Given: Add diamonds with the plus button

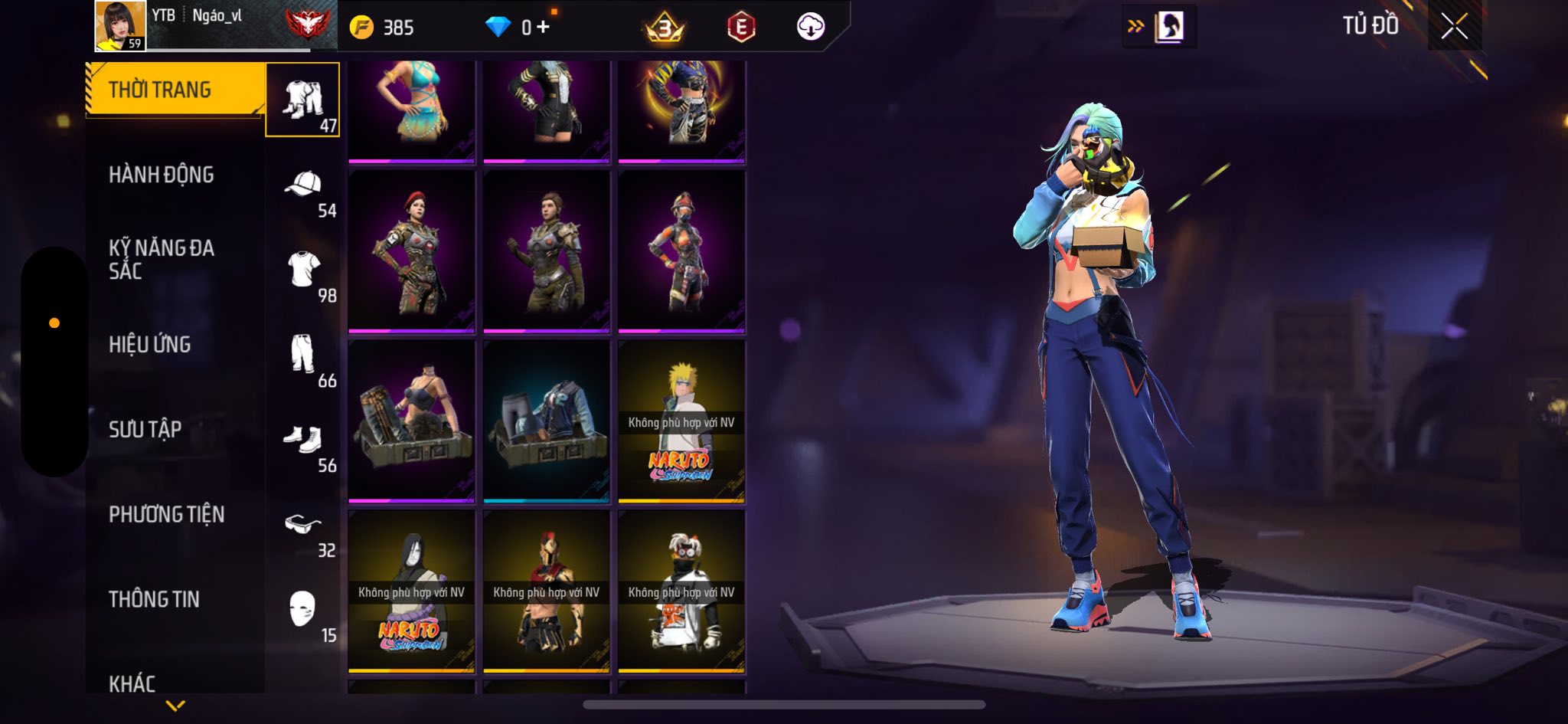Looking at the screenshot, I should [544, 28].
